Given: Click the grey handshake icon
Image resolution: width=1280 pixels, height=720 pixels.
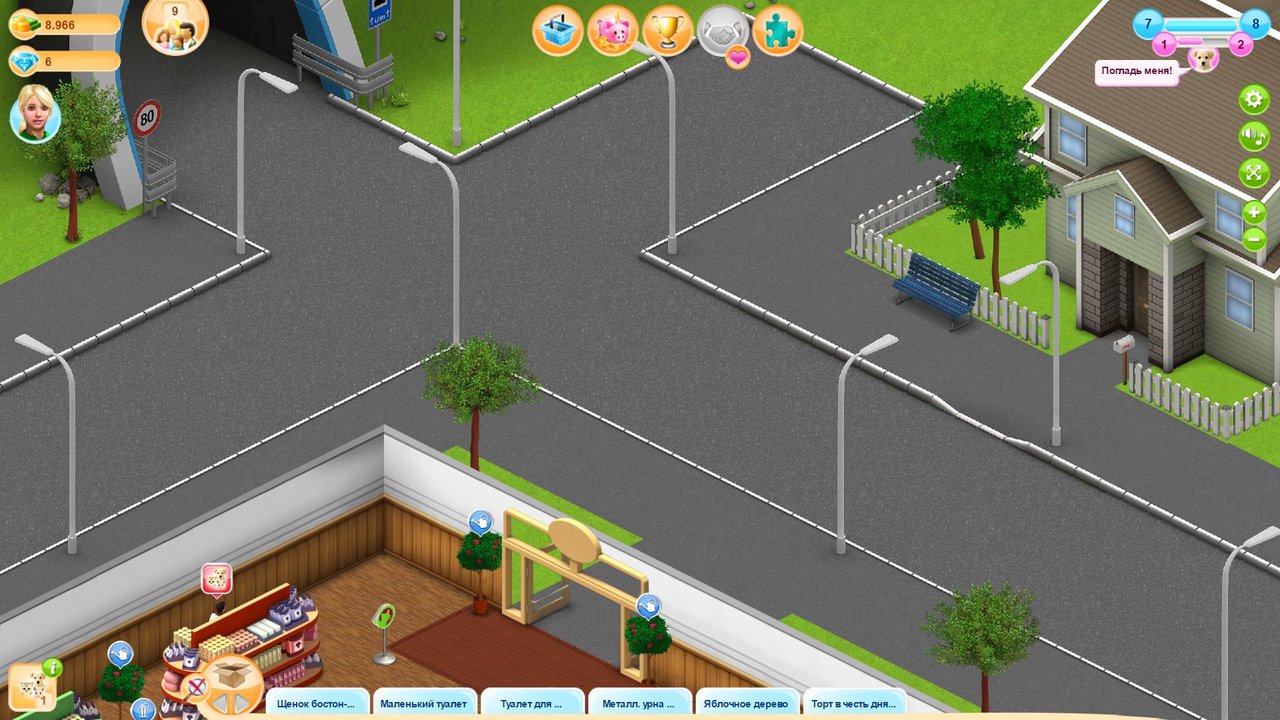Looking at the screenshot, I should (x=722, y=31).
